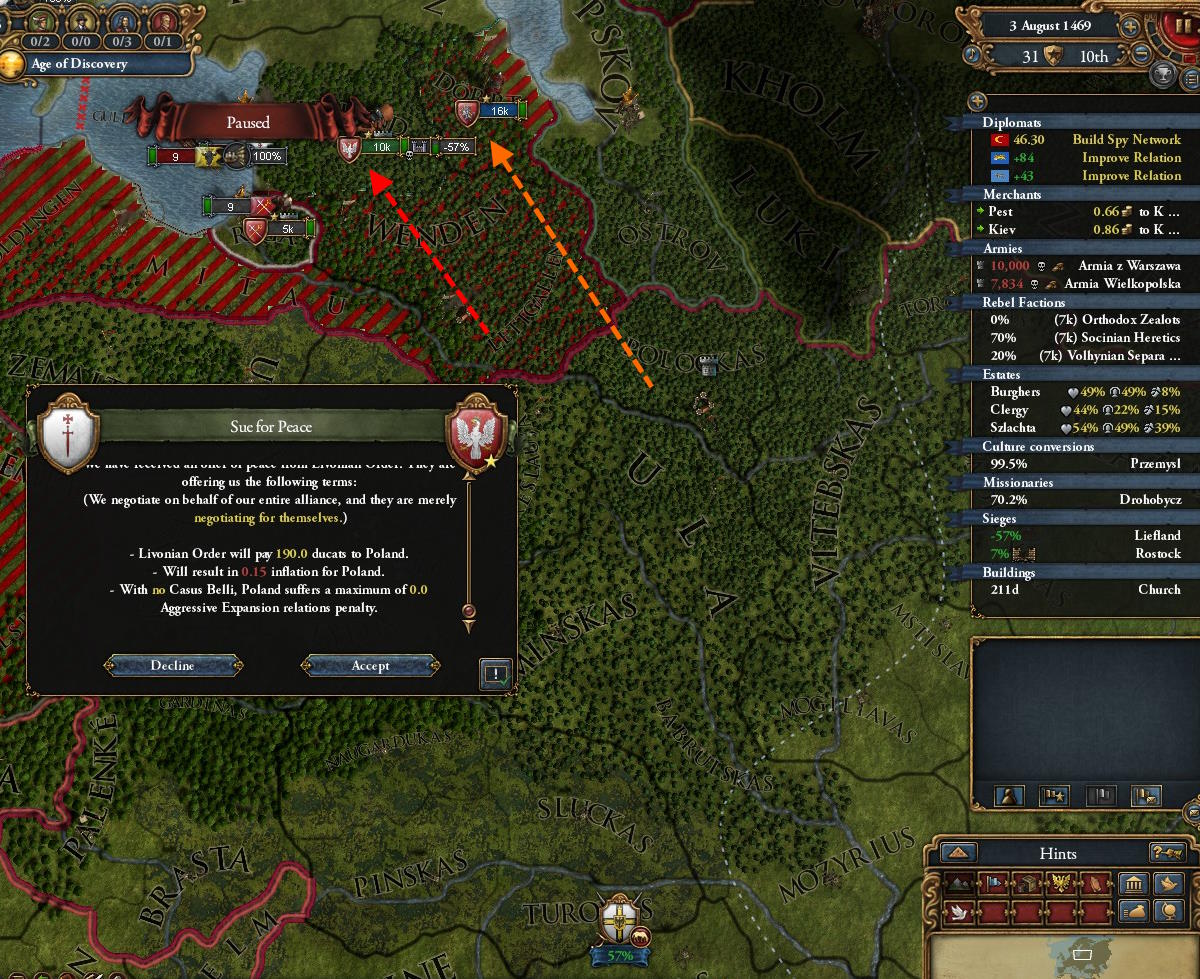Expand the outliner with its plus button
Viewport: 1200px width, 979px height.
coord(978,101)
